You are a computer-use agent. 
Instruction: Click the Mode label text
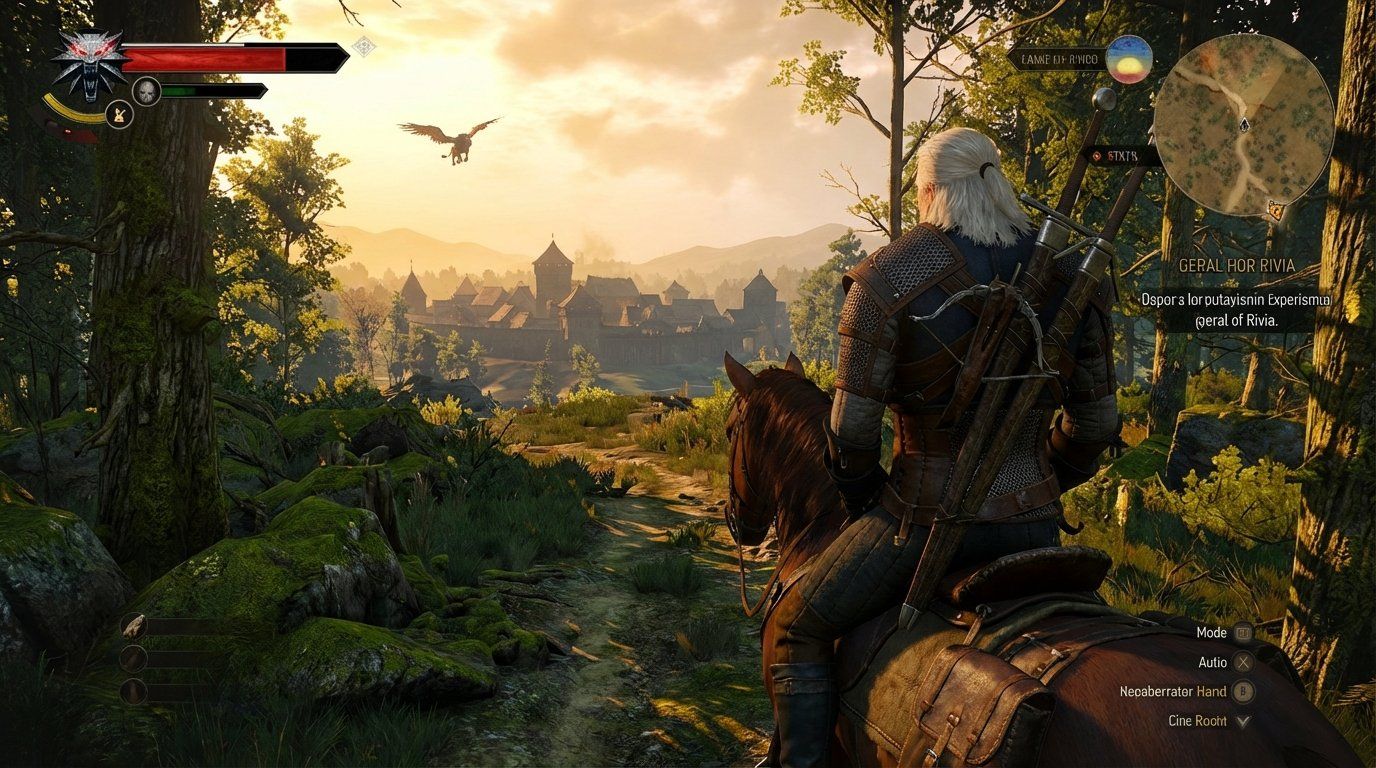pyautogui.click(x=1211, y=633)
